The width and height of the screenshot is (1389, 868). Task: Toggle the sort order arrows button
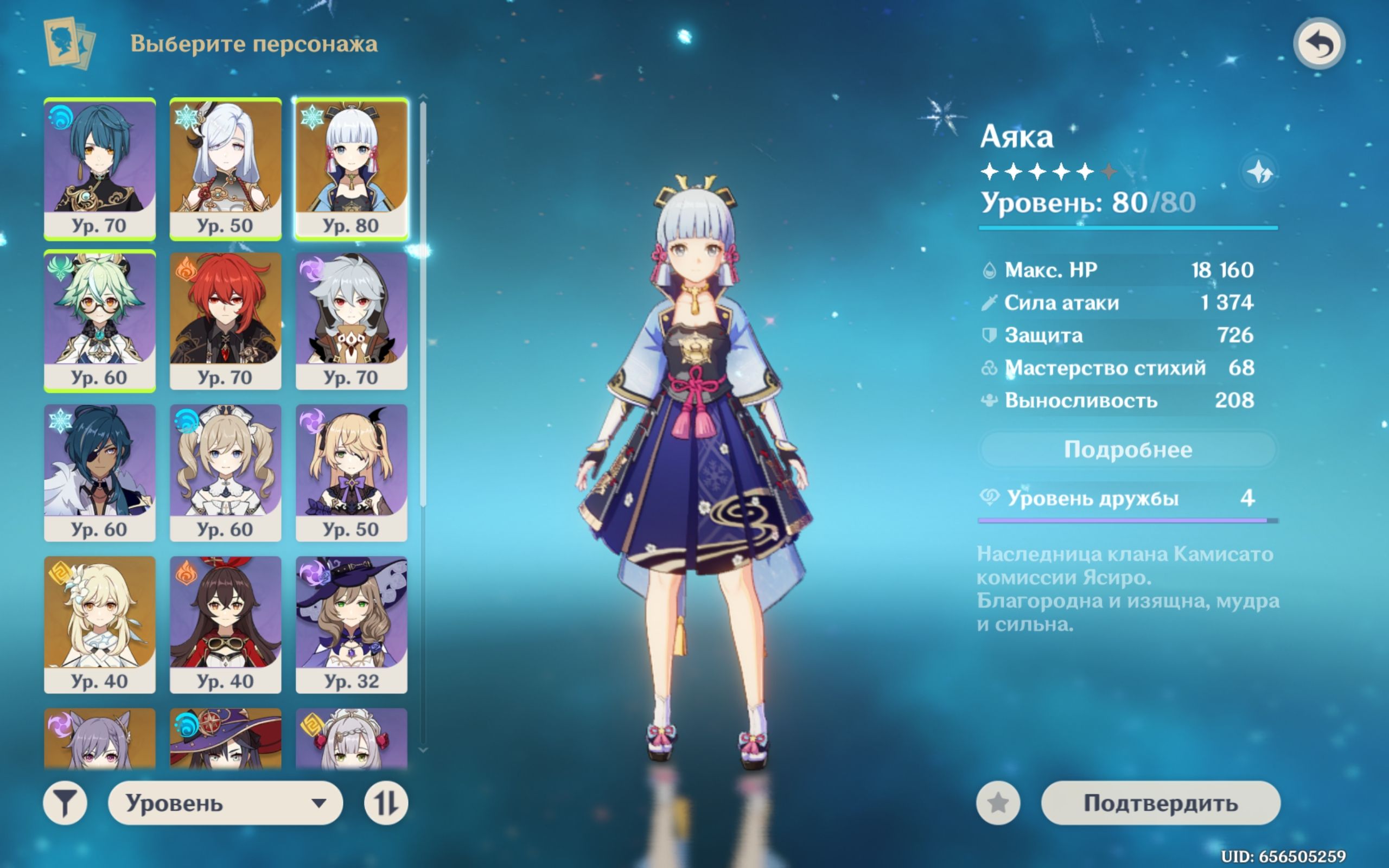(386, 802)
